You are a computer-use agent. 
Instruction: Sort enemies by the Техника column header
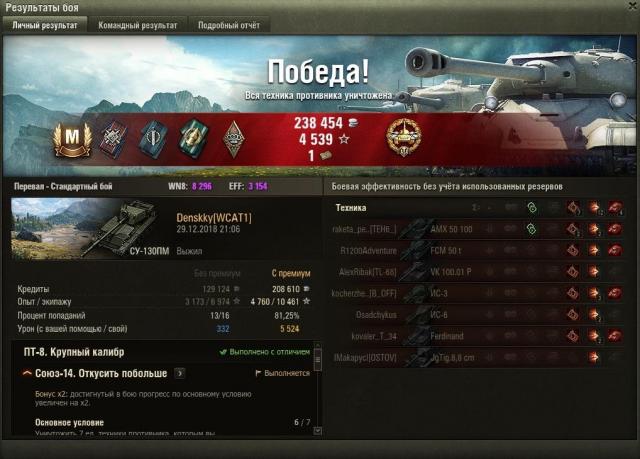(x=350, y=208)
